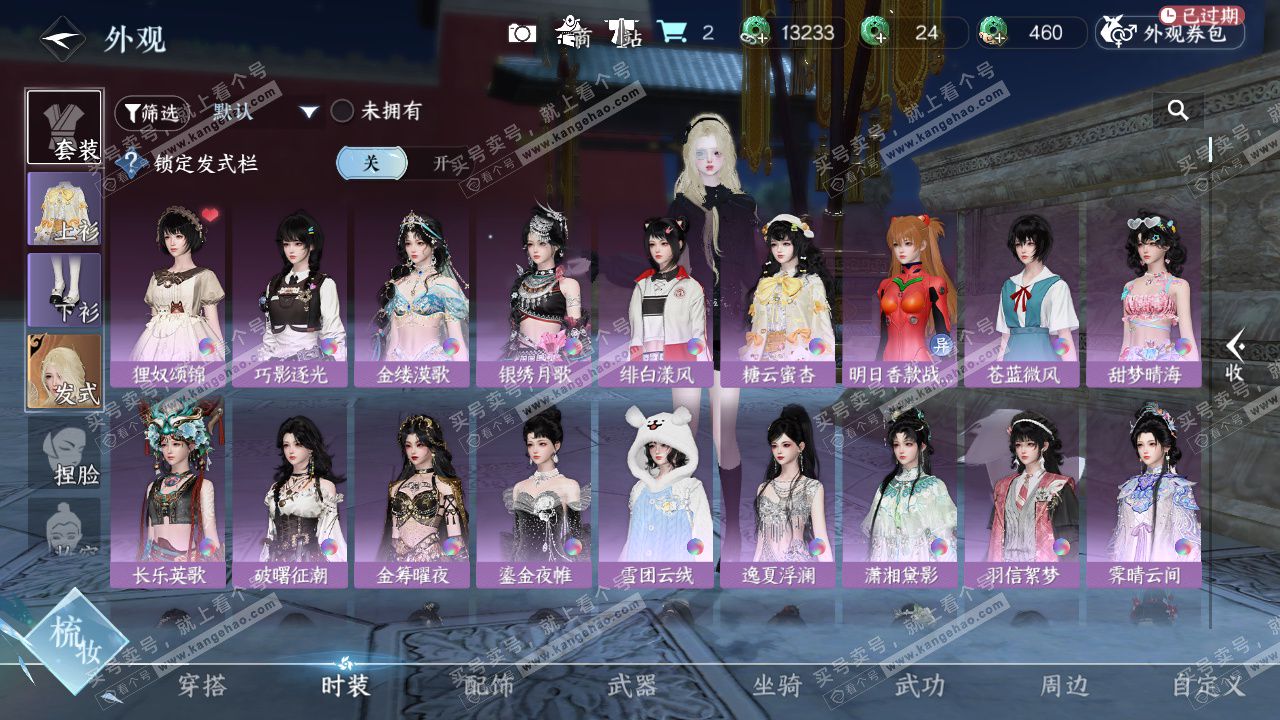1280x720 pixels.
Task: Open the 武器 bottom tab
Action: click(x=633, y=685)
